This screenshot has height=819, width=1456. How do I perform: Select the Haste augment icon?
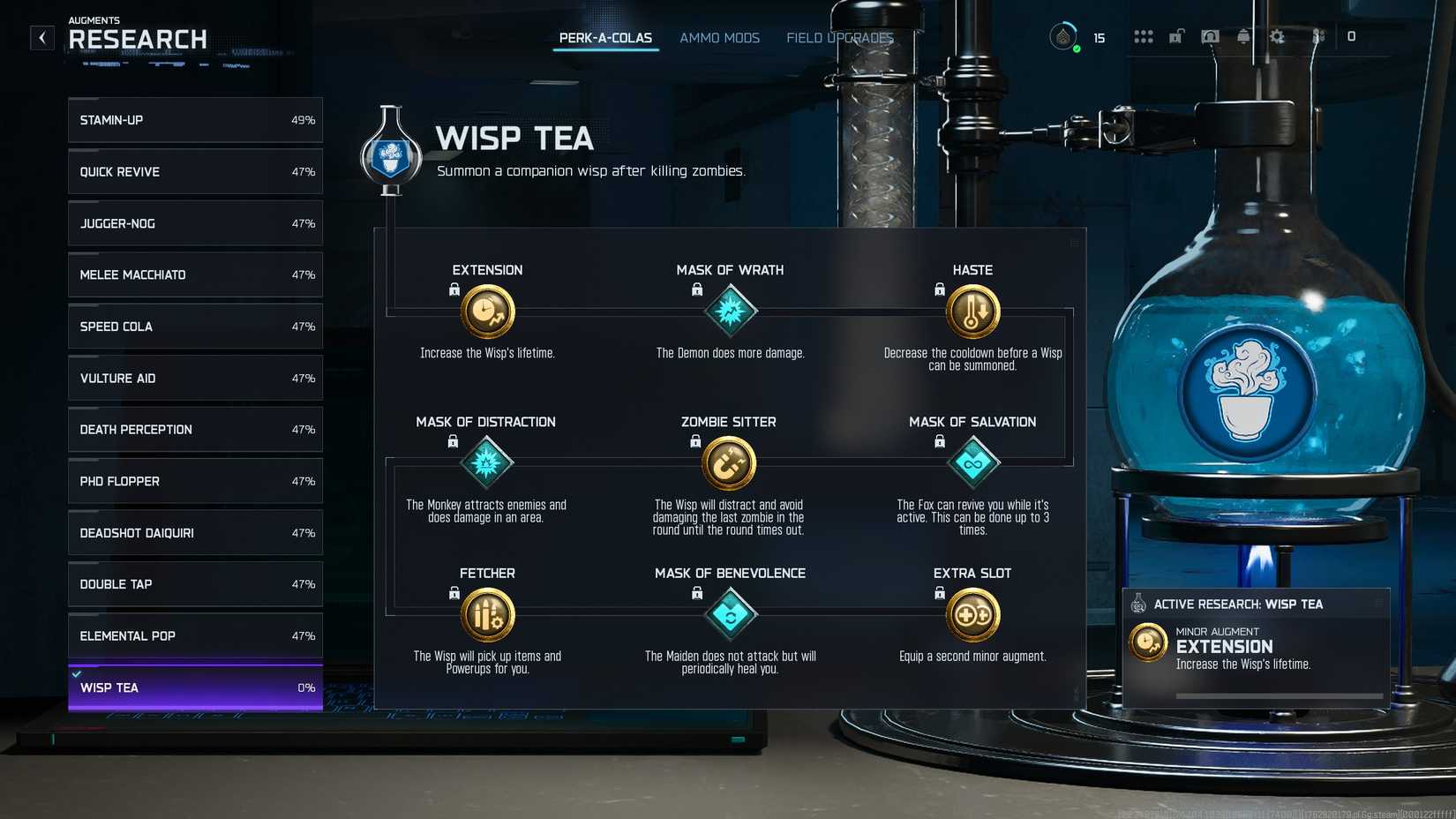(972, 311)
